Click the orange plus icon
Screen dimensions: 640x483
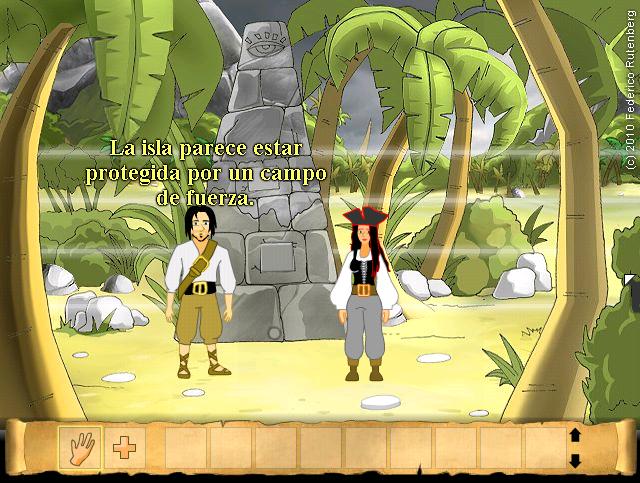(x=124, y=448)
